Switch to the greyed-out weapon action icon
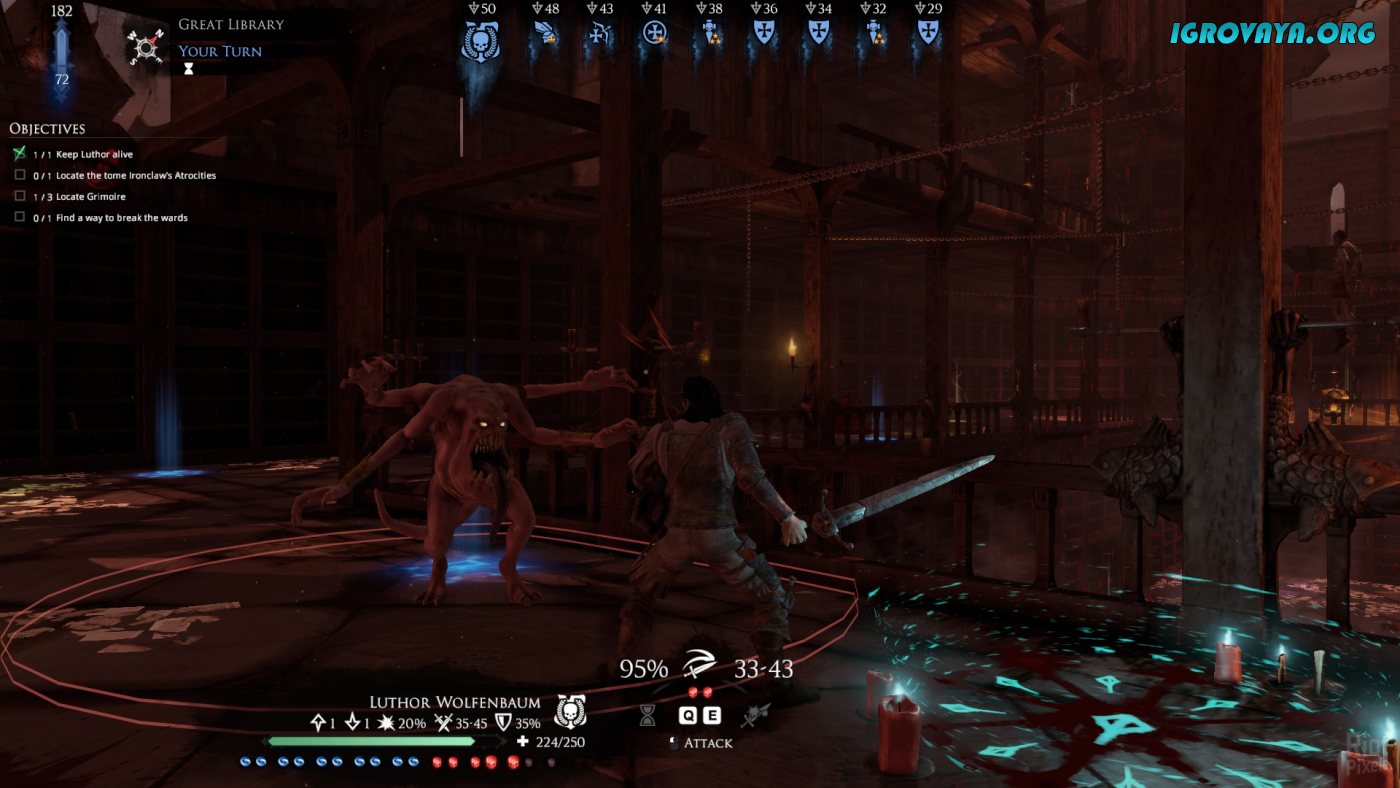 click(754, 714)
